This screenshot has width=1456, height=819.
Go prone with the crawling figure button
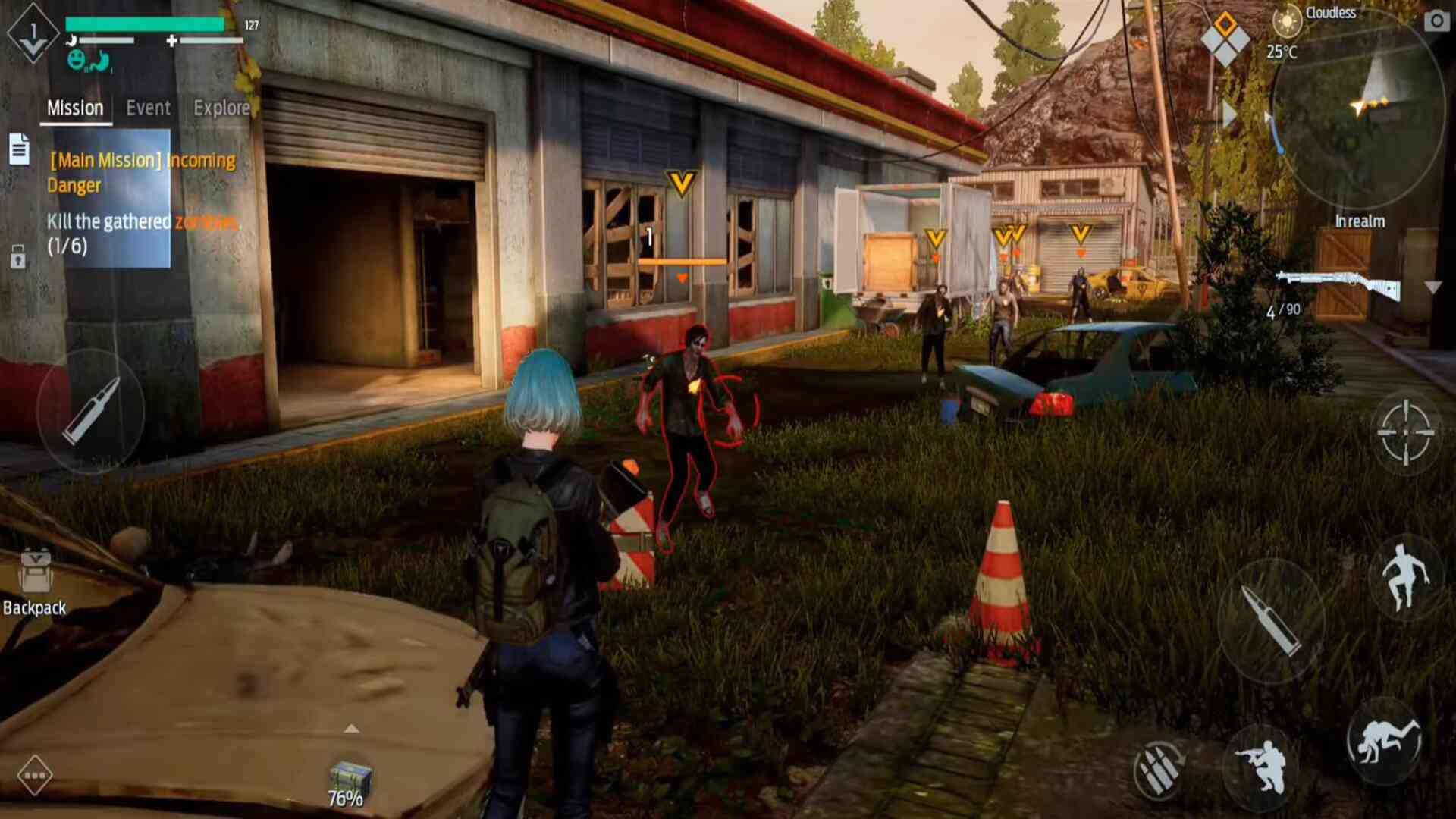(1385, 741)
